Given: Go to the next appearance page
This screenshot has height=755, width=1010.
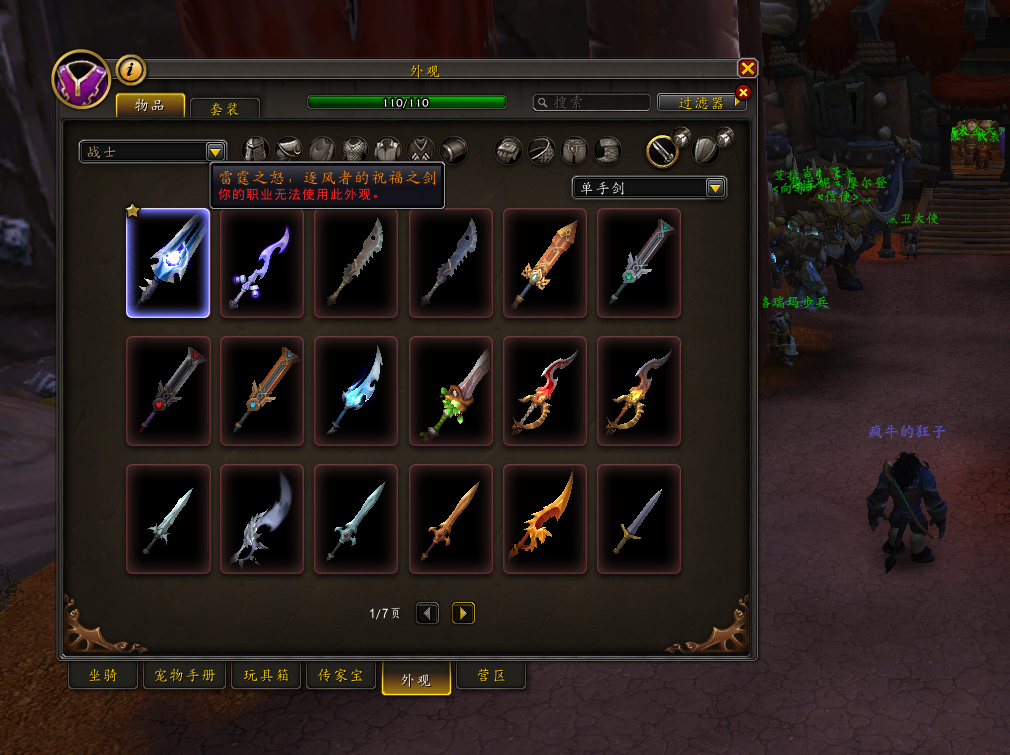Looking at the screenshot, I should point(463,613).
